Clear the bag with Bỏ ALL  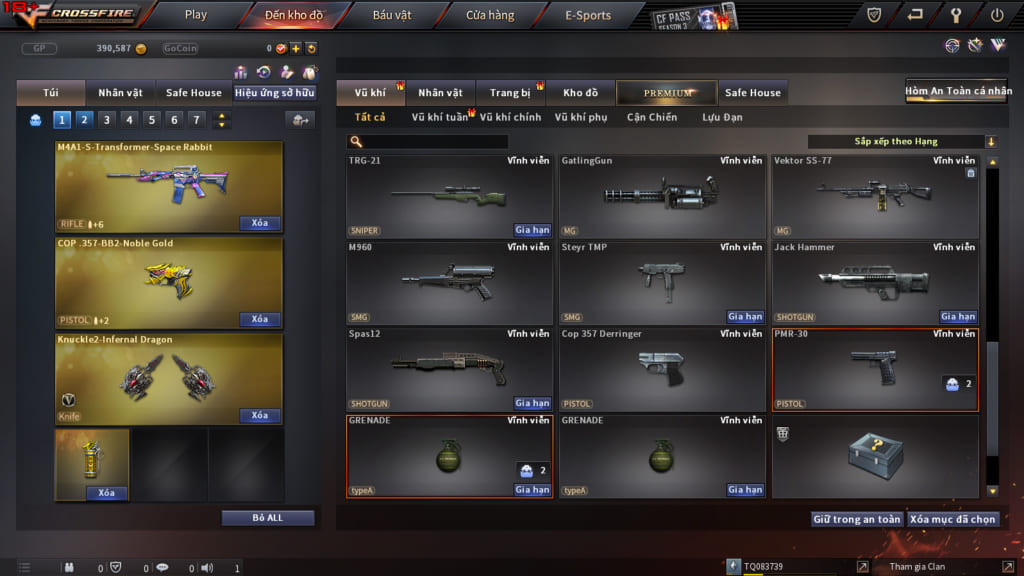(268, 518)
